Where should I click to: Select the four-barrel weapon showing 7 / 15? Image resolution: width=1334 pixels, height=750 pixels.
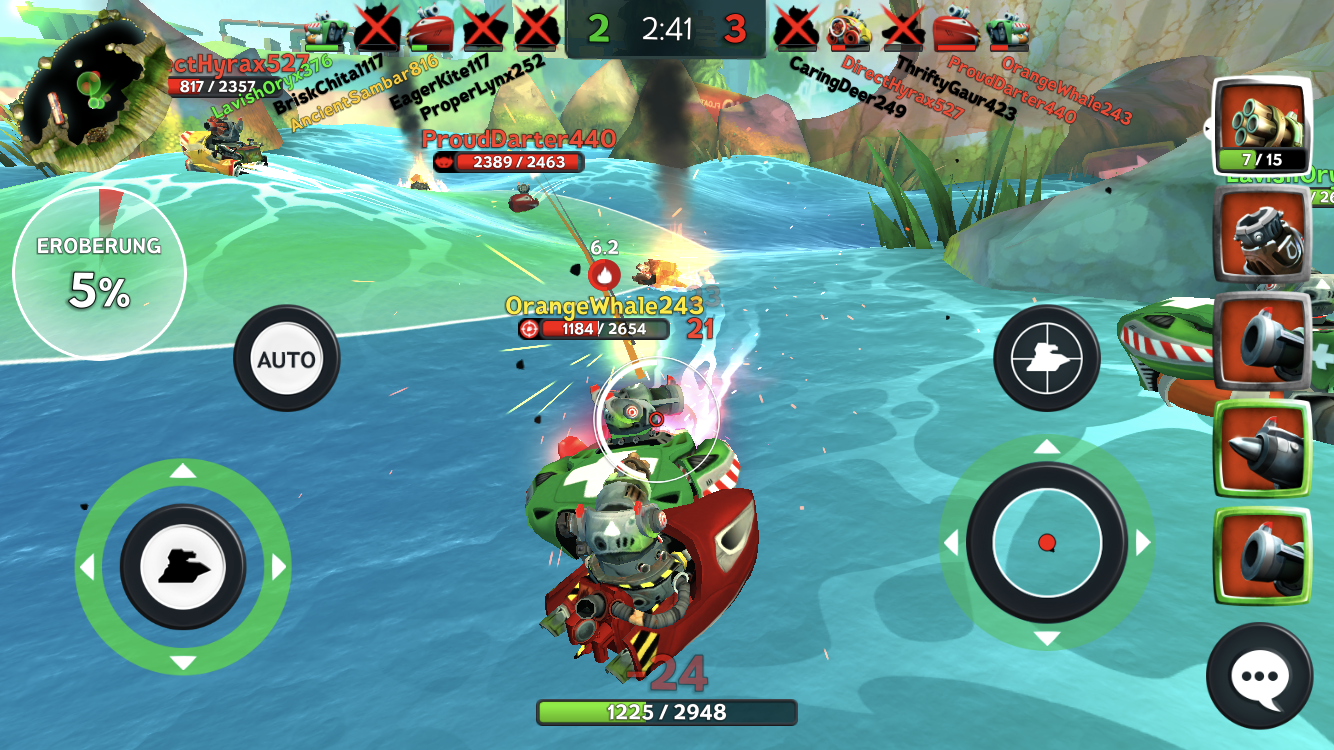1262,124
